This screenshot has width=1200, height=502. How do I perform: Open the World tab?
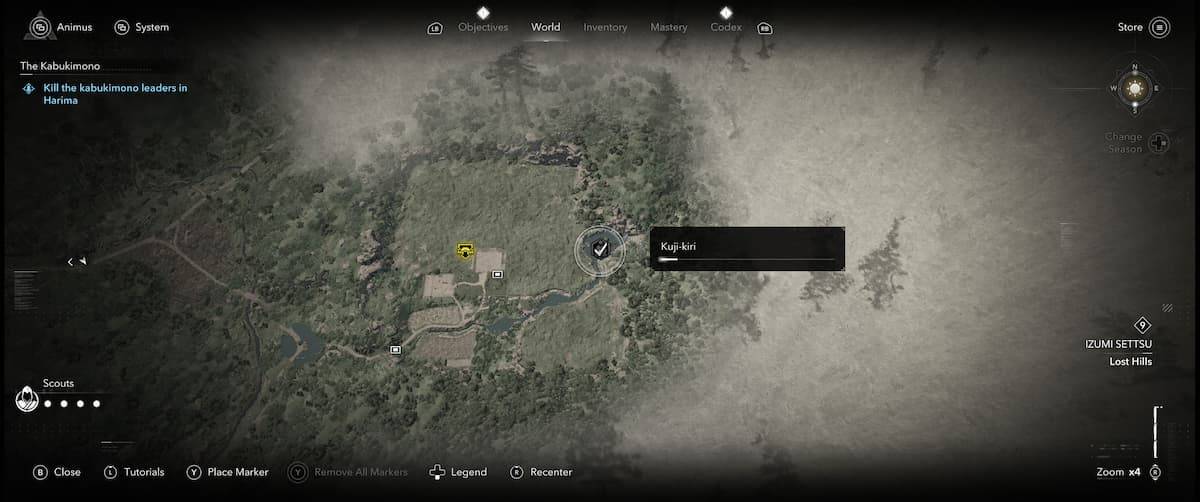pos(546,27)
